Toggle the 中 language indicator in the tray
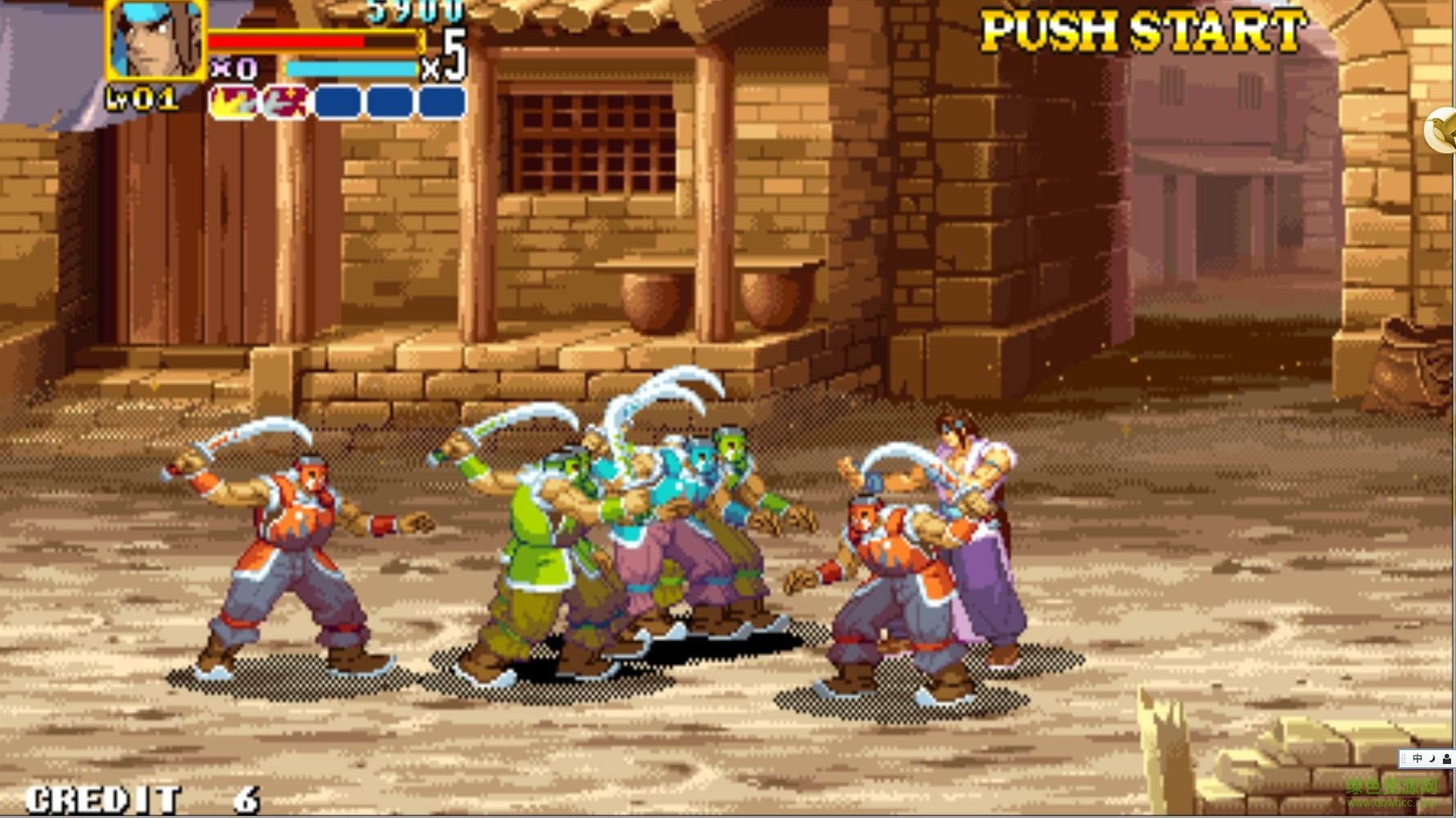 pos(1418,758)
